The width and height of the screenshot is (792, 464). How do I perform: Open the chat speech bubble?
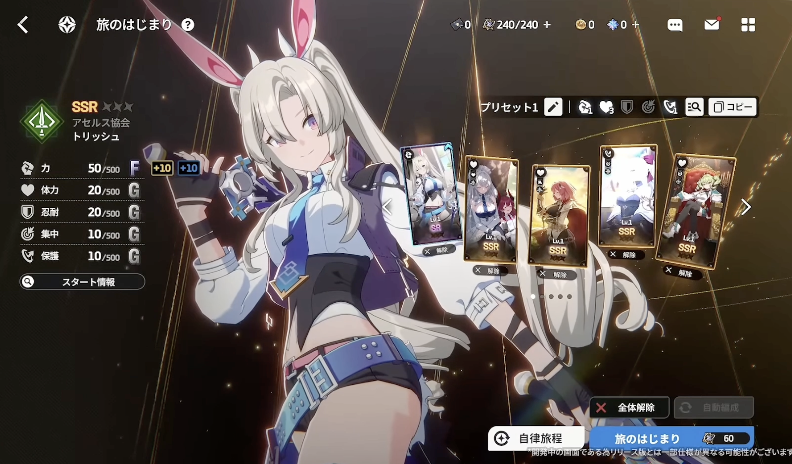coord(675,25)
